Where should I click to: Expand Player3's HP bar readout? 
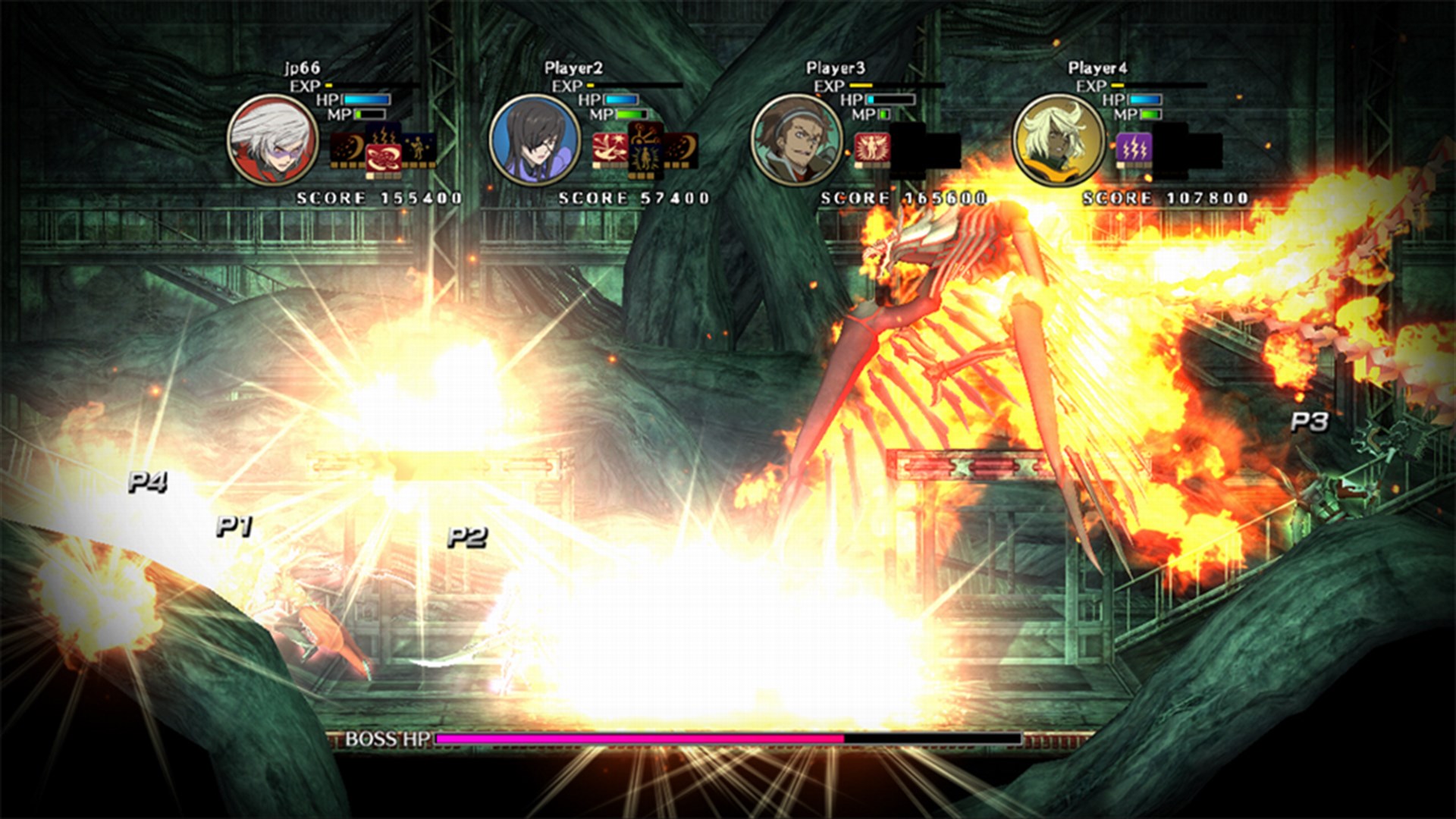click(891, 99)
